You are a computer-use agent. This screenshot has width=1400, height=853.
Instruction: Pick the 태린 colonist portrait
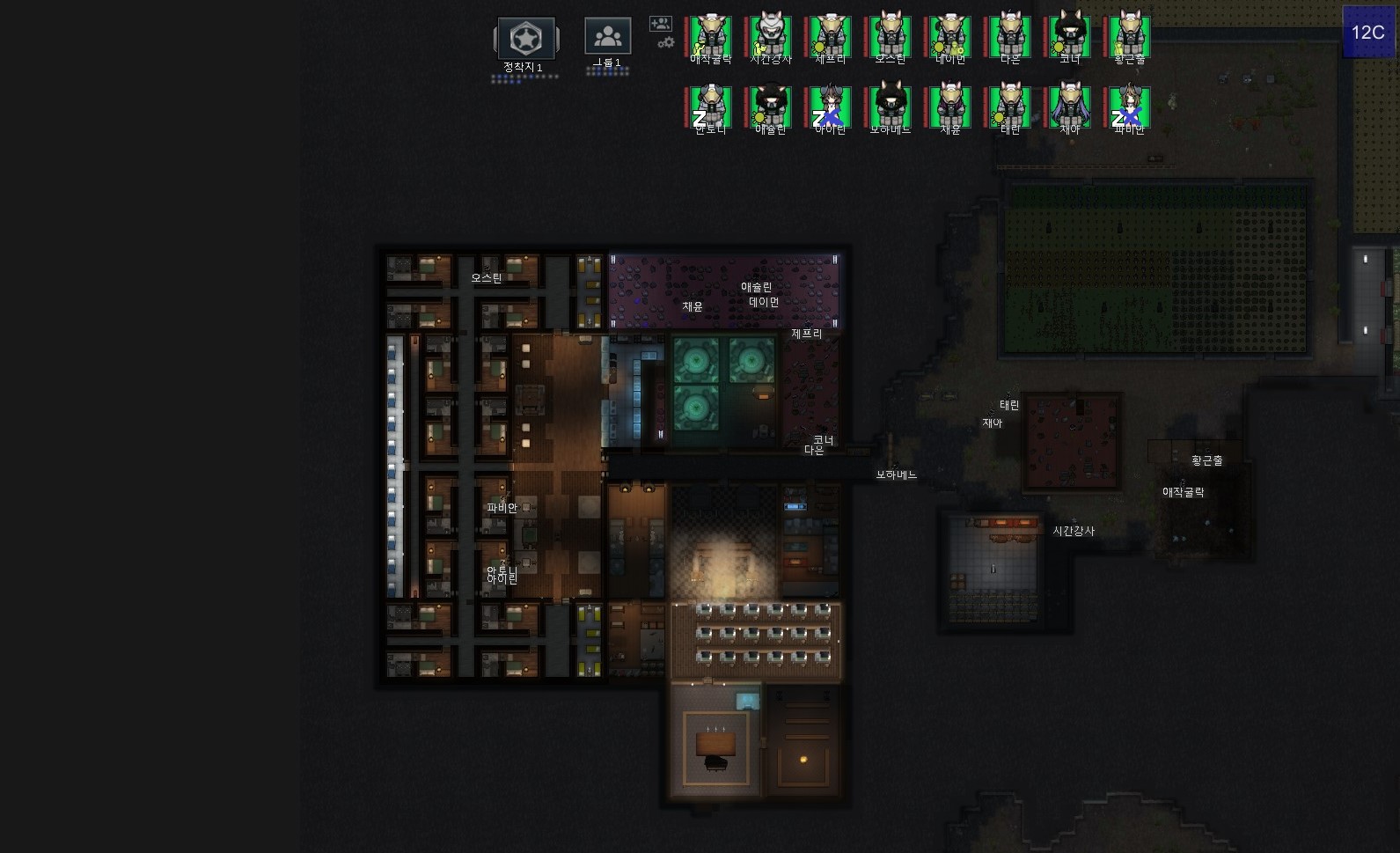1010,107
